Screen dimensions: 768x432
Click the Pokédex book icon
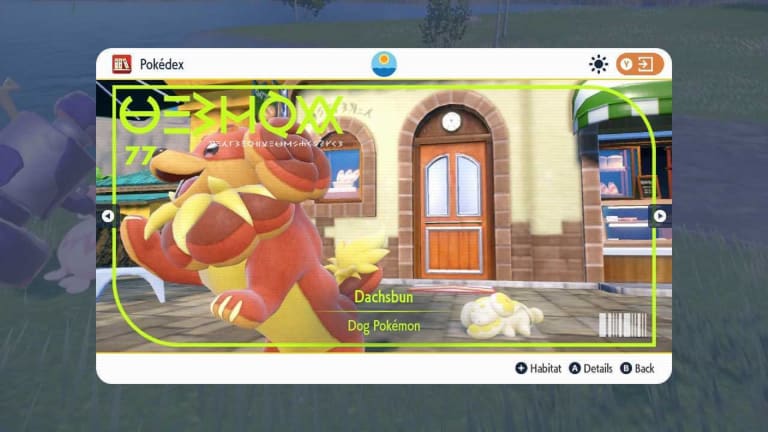pyautogui.click(x=122, y=64)
